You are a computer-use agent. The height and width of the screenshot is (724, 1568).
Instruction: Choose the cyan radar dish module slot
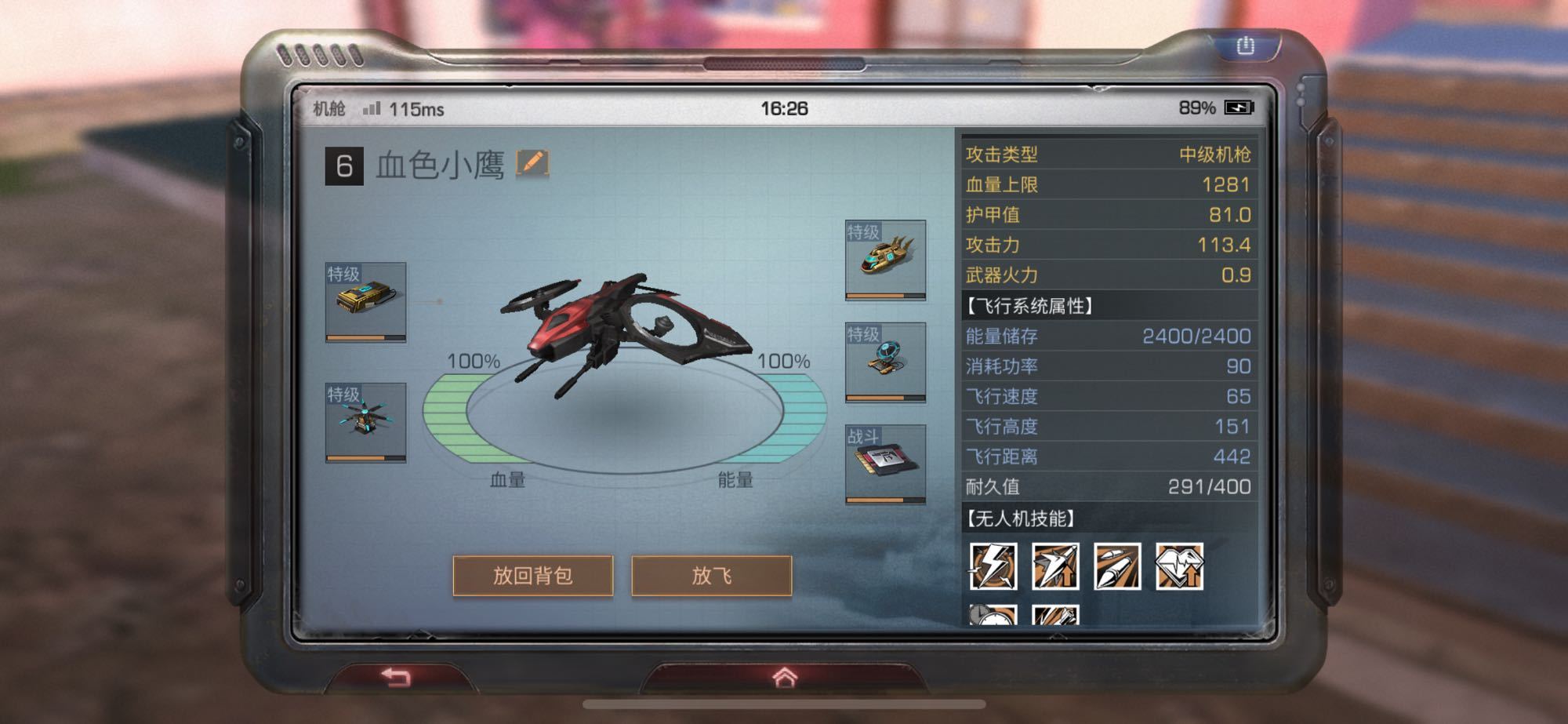pos(885,362)
